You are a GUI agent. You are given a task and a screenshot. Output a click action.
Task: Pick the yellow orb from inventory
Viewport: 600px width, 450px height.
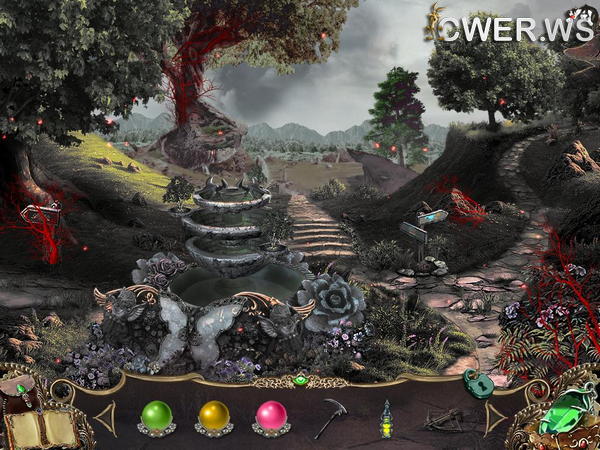(x=213, y=416)
